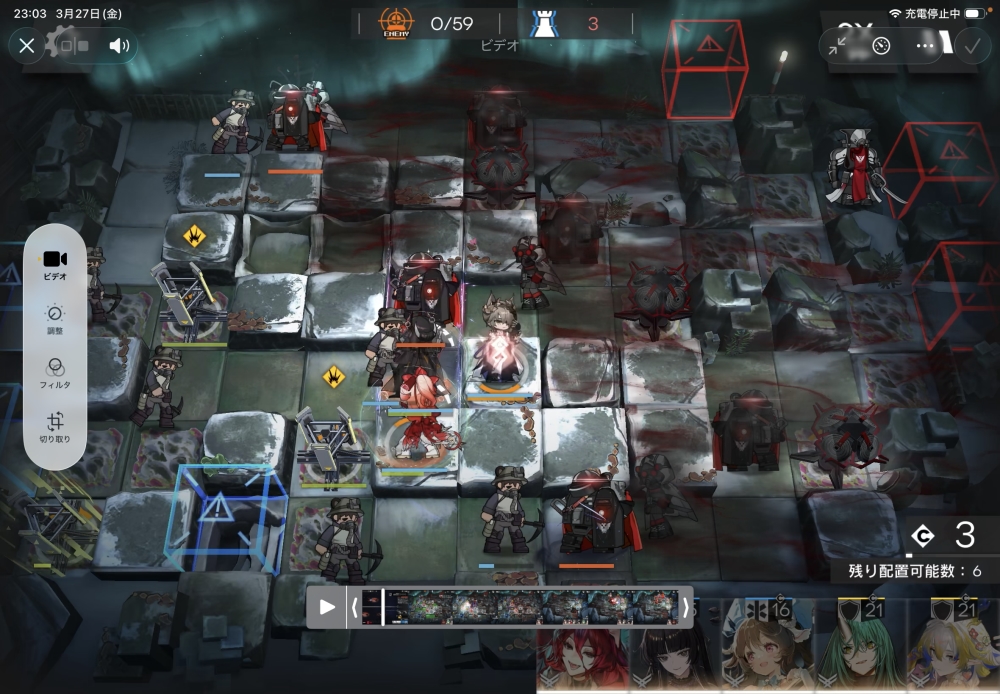Close the video editor with the X
This screenshot has height=694, width=1000.
coord(27,46)
